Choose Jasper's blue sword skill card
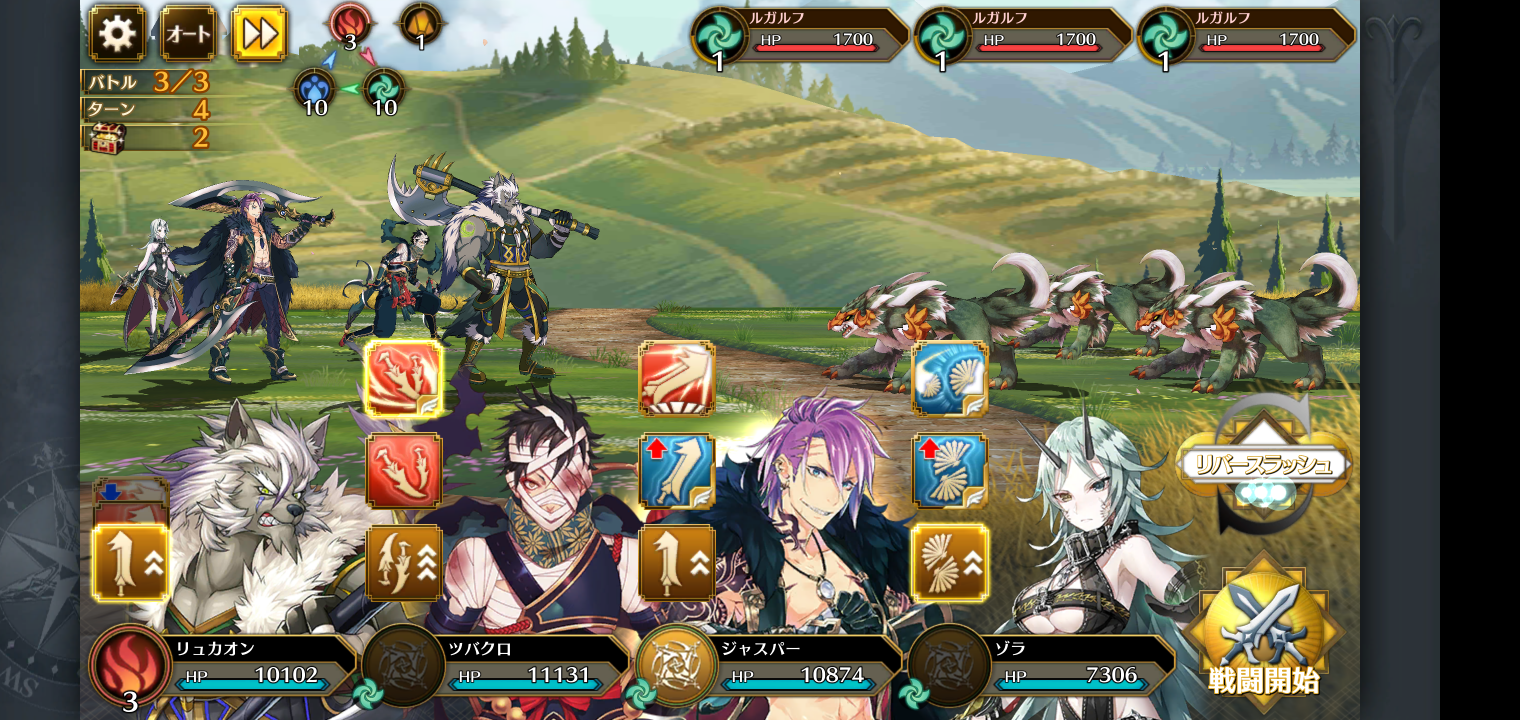 [677, 471]
